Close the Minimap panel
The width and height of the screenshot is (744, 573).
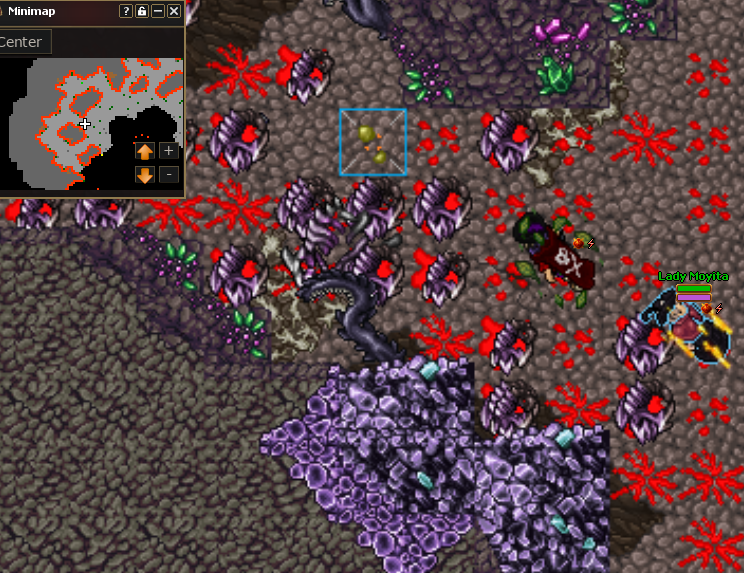[x=174, y=11]
